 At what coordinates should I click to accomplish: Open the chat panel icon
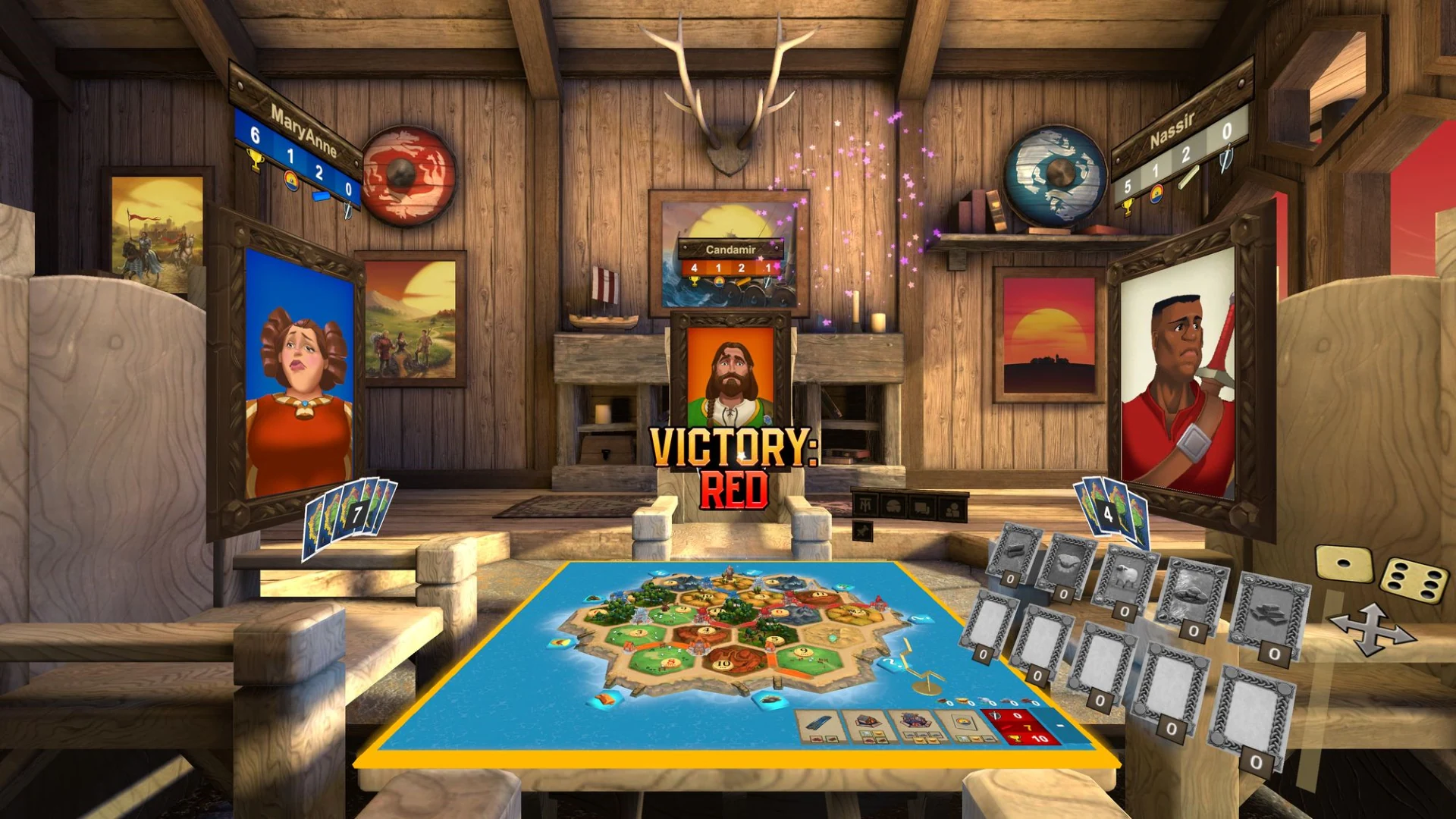(x=920, y=507)
